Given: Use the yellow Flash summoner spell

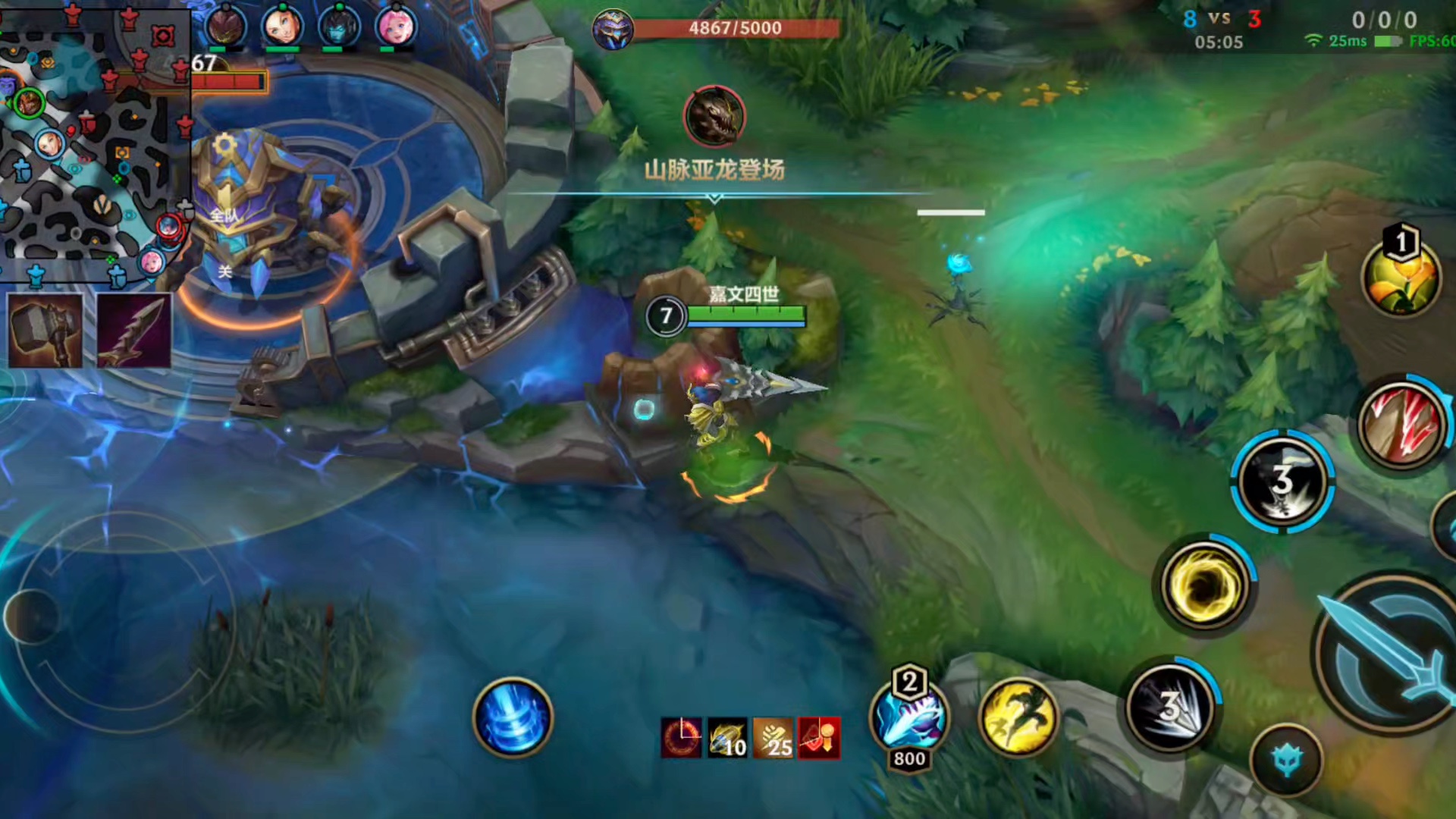Looking at the screenshot, I should click(1018, 717).
